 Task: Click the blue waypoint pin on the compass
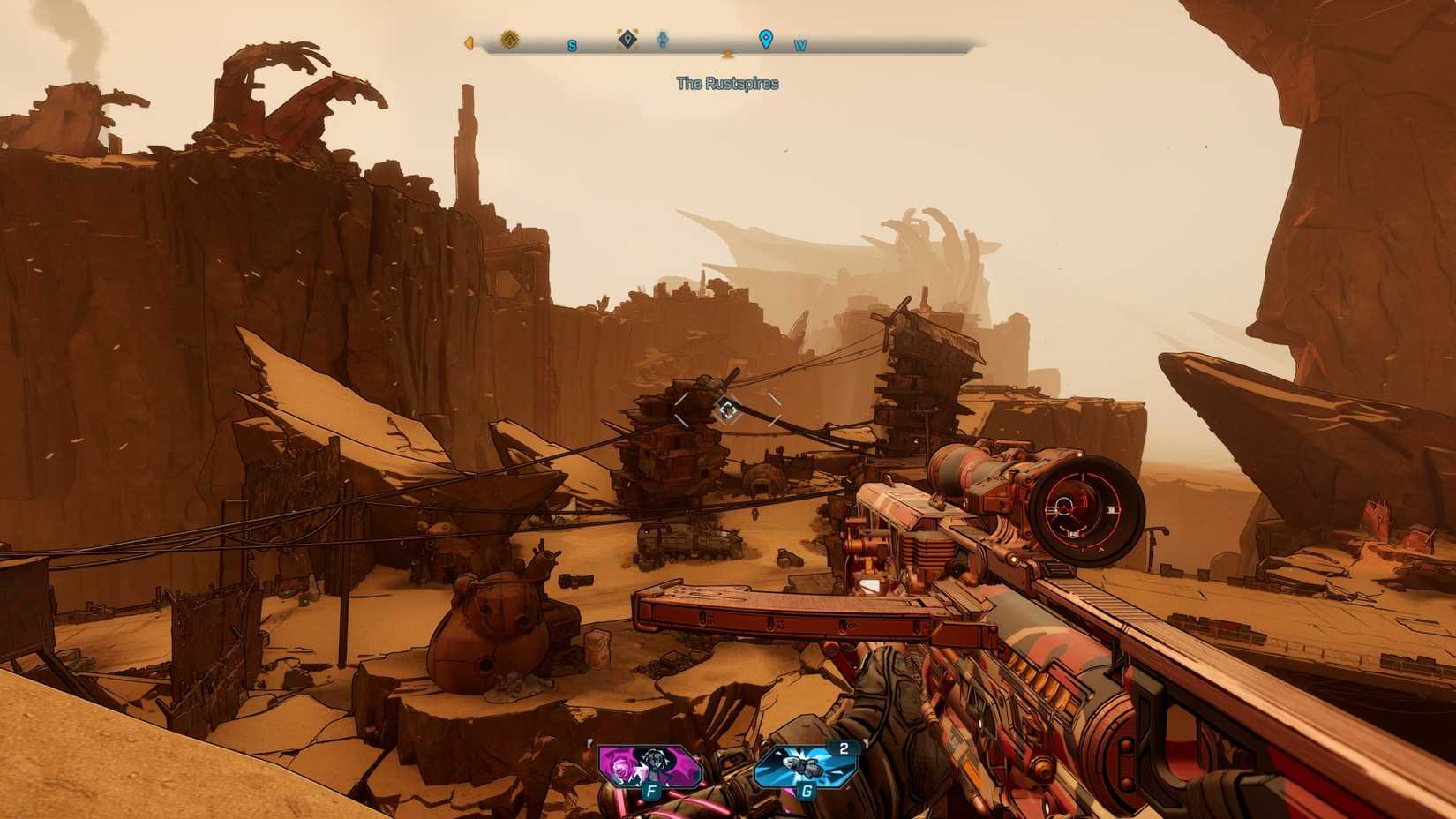point(766,39)
